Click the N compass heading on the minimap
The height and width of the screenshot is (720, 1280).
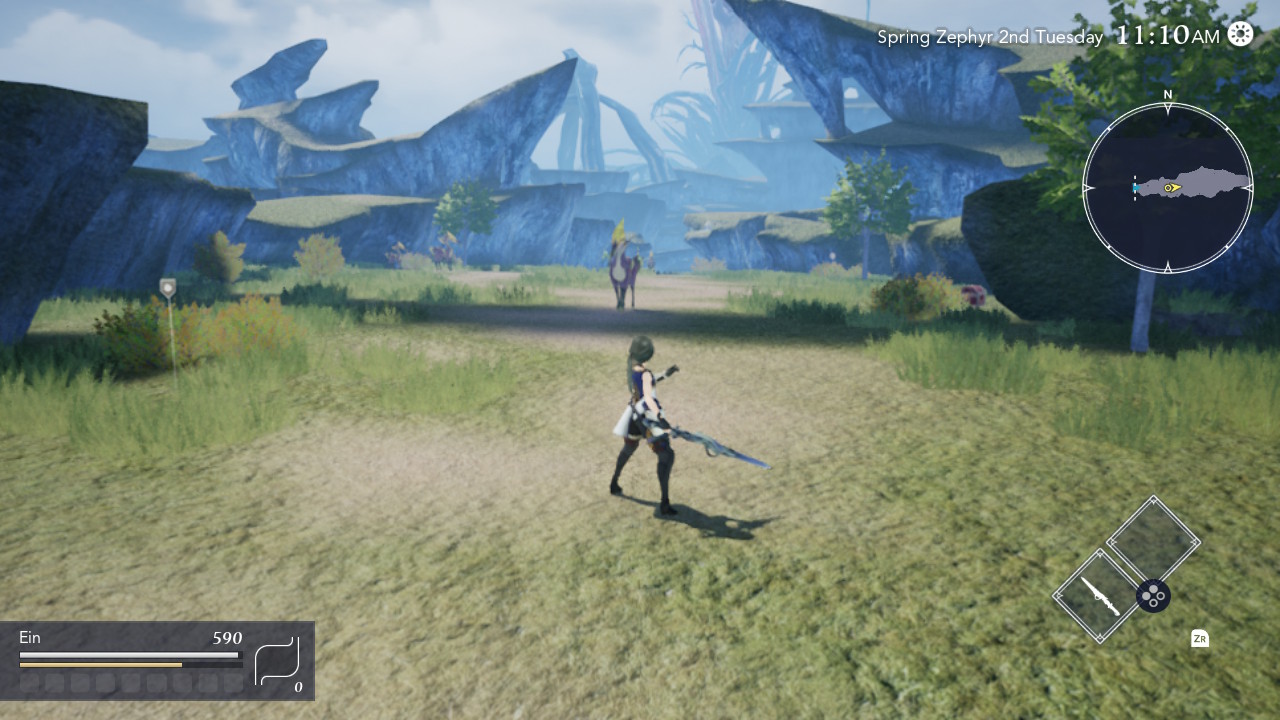point(1167,95)
